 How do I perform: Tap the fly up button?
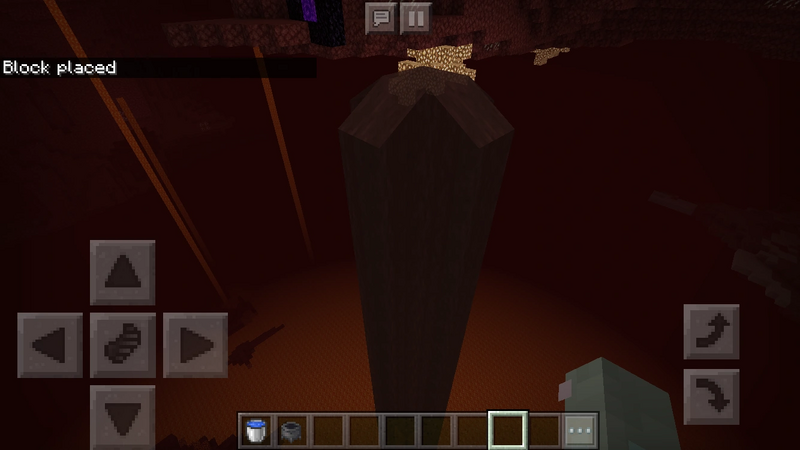tap(711, 332)
